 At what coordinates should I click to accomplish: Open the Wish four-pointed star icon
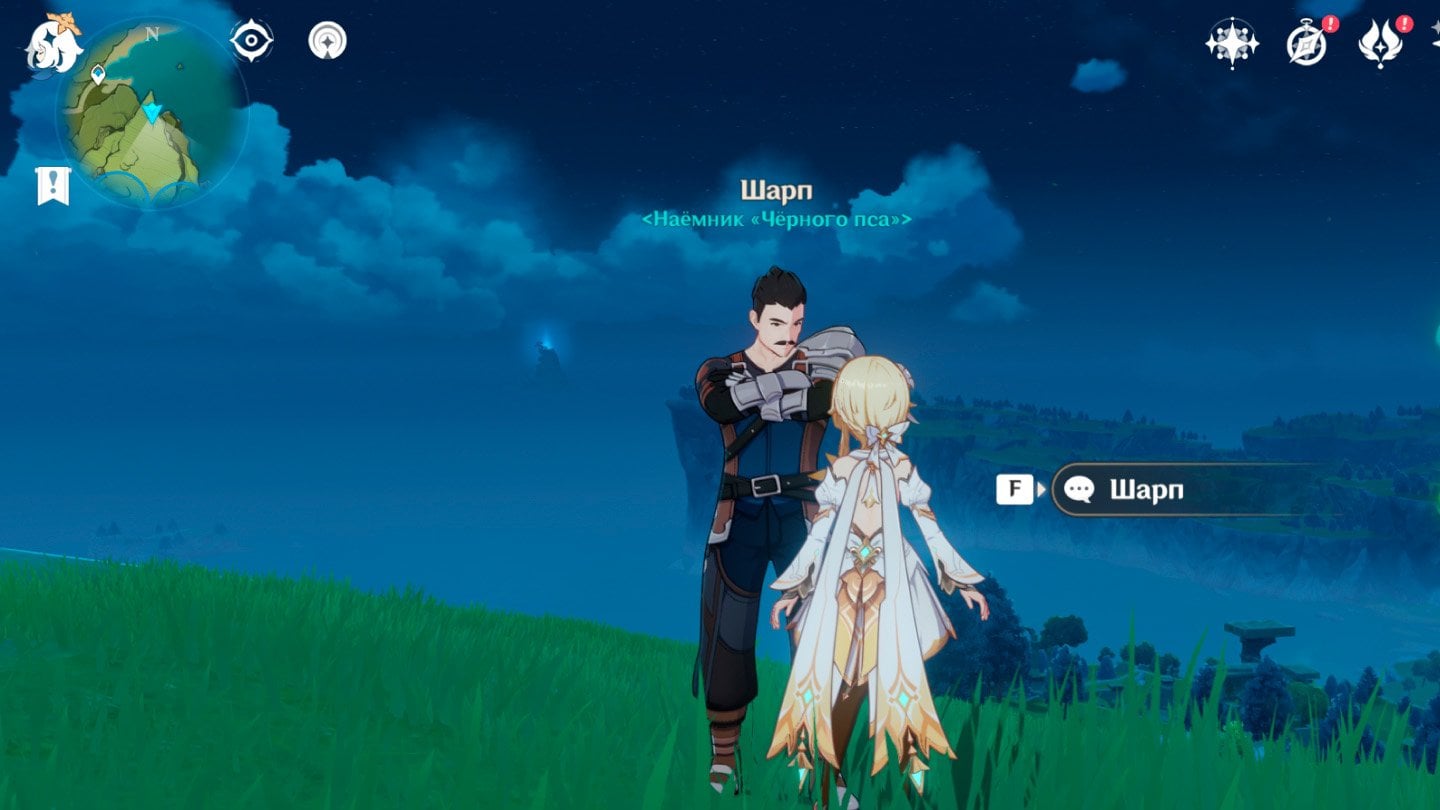[1231, 44]
